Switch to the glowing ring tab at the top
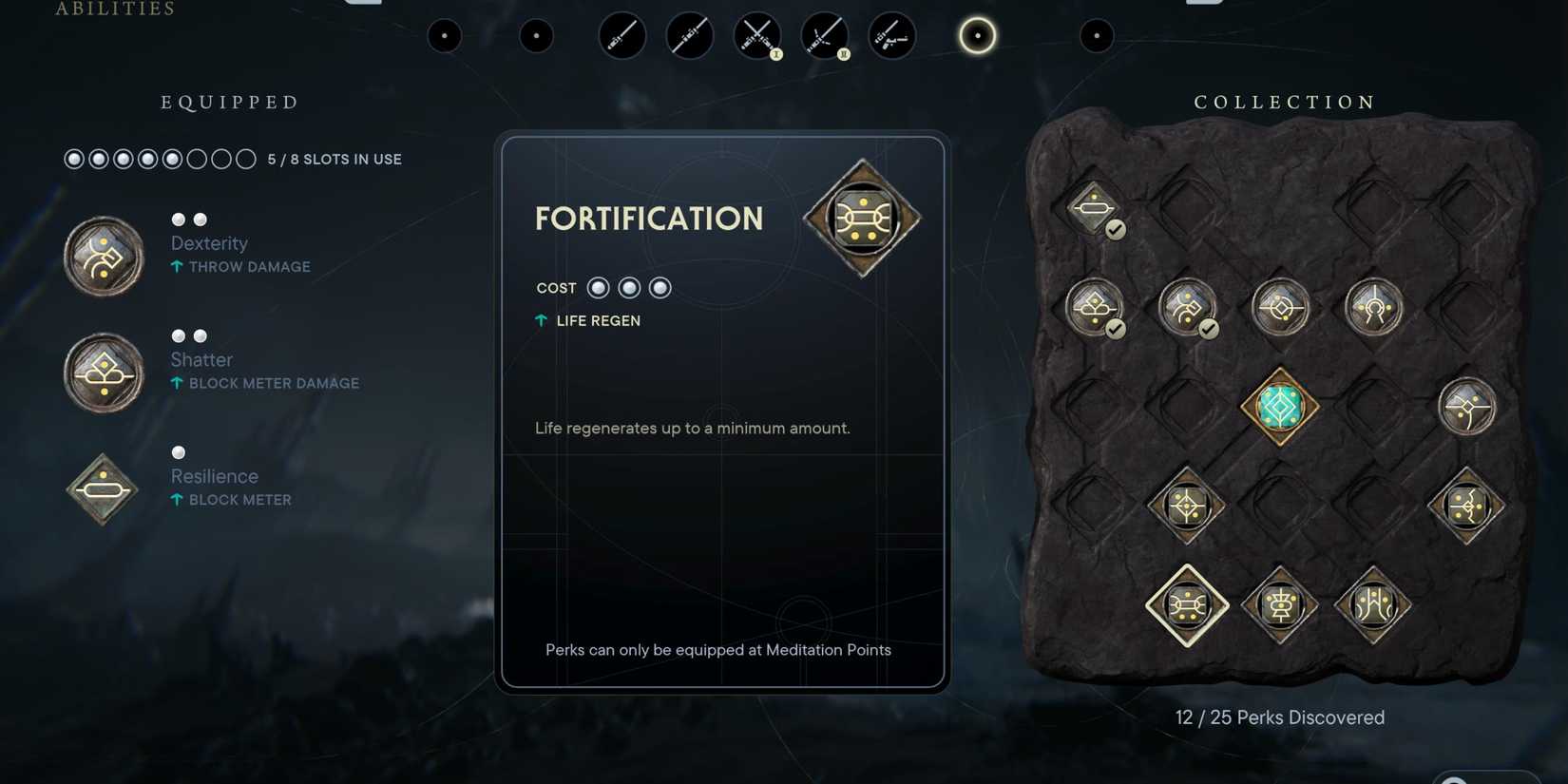Viewport: 1568px width, 784px height. (x=976, y=36)
